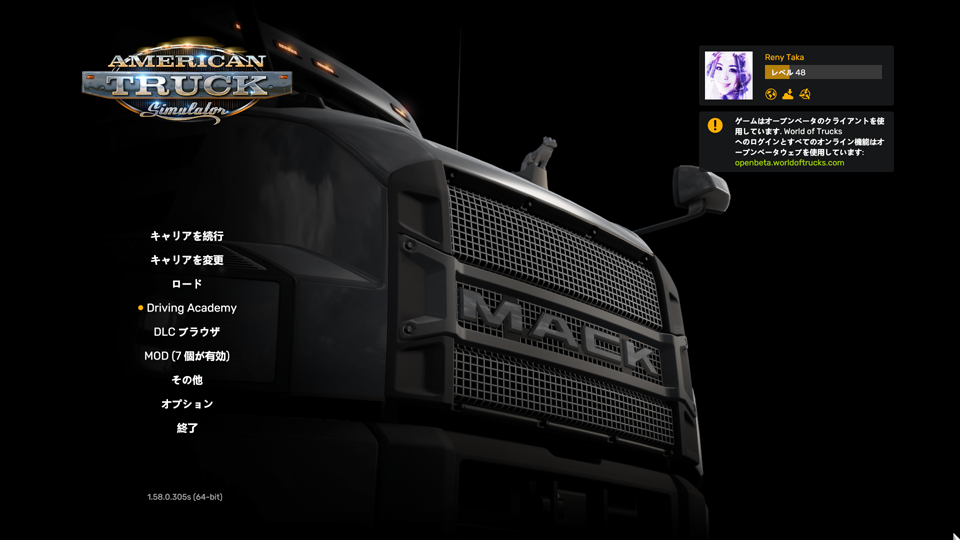Image resolution: width=960 pixels, height=540 pixels.
Task: Select the その他 menu entry
Action: 187,380
